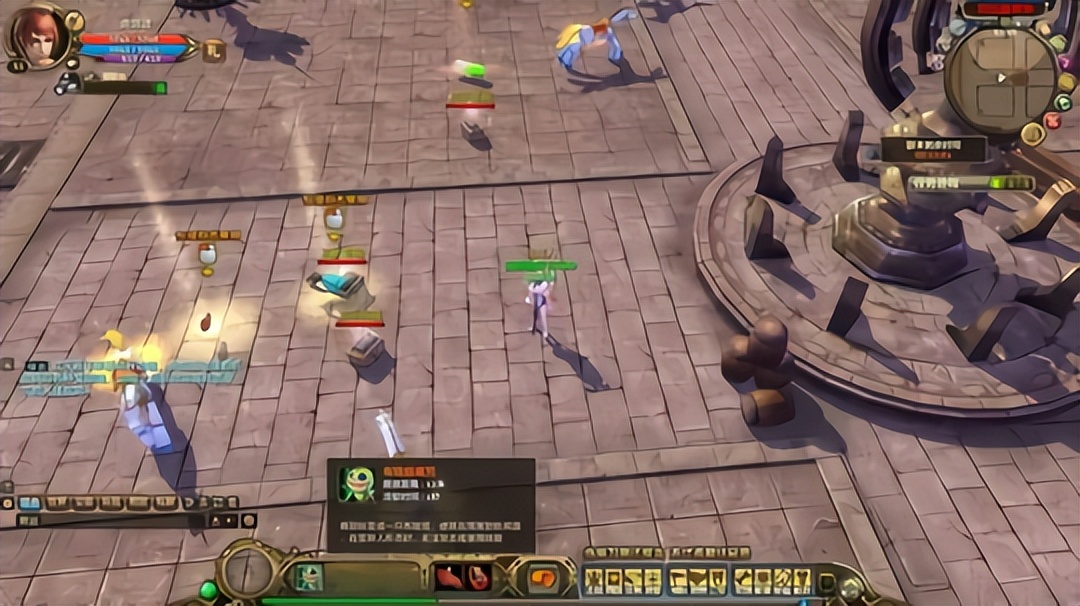Click the round dial on the action bar
This screenshot has height=606, width=1080.
click(246, 573)
